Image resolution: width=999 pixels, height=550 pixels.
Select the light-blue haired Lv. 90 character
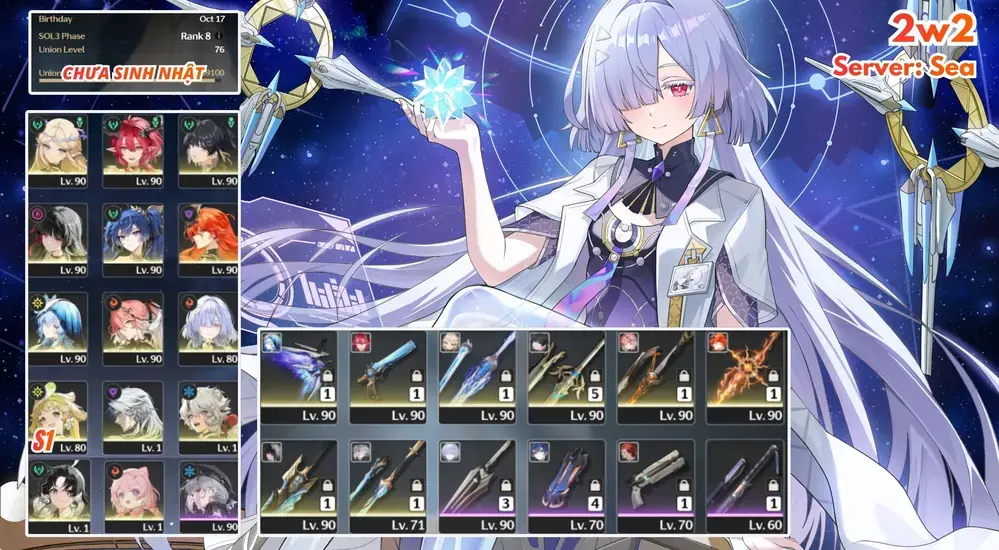pos(57,323)
